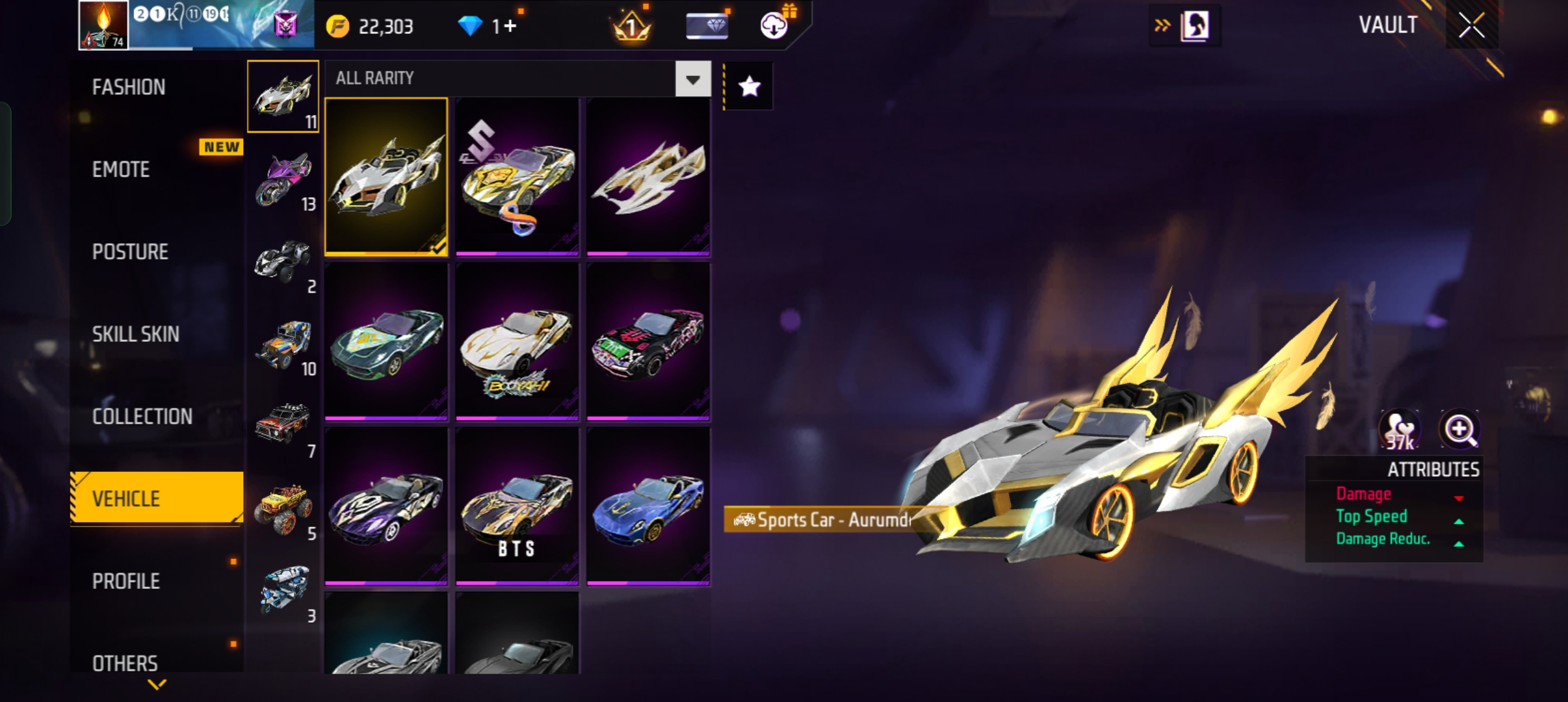Go to the Posture section
Viewport: 1568px width, 702px height.
[x=130, y=252]
